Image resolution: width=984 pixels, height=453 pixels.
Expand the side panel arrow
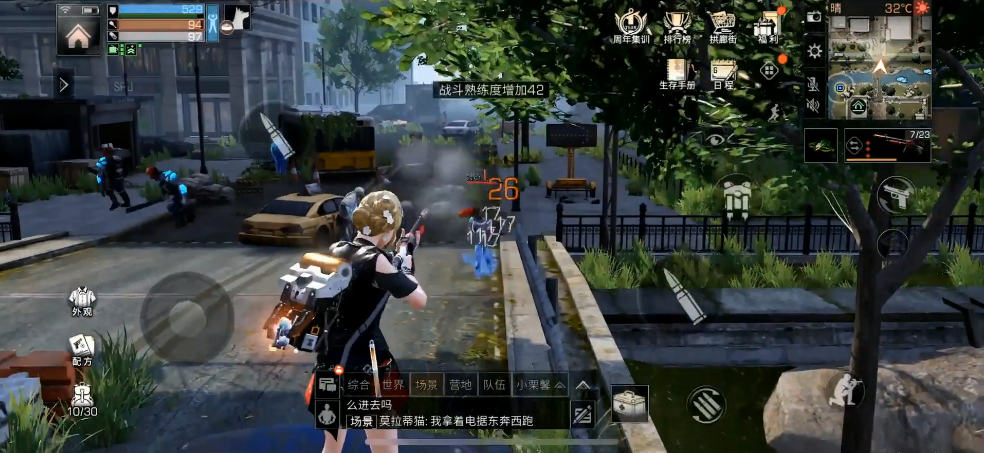64,85
